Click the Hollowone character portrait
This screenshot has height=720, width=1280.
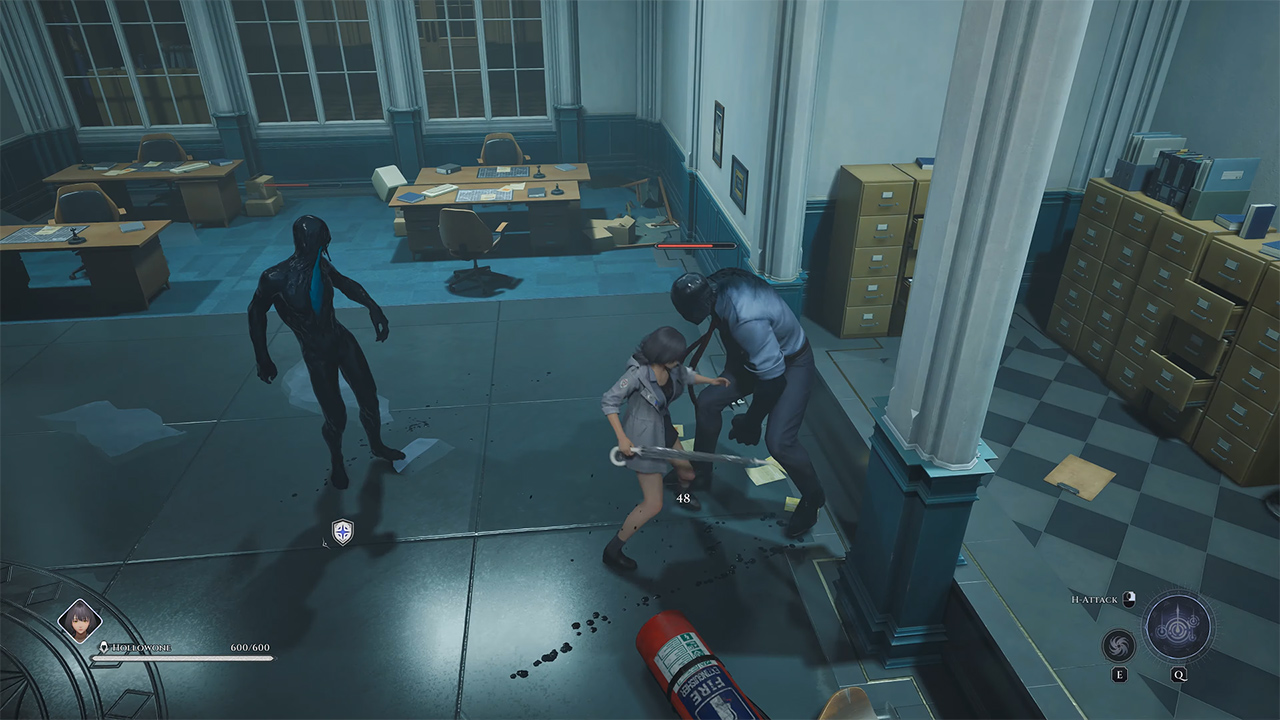tap(79, 620)
